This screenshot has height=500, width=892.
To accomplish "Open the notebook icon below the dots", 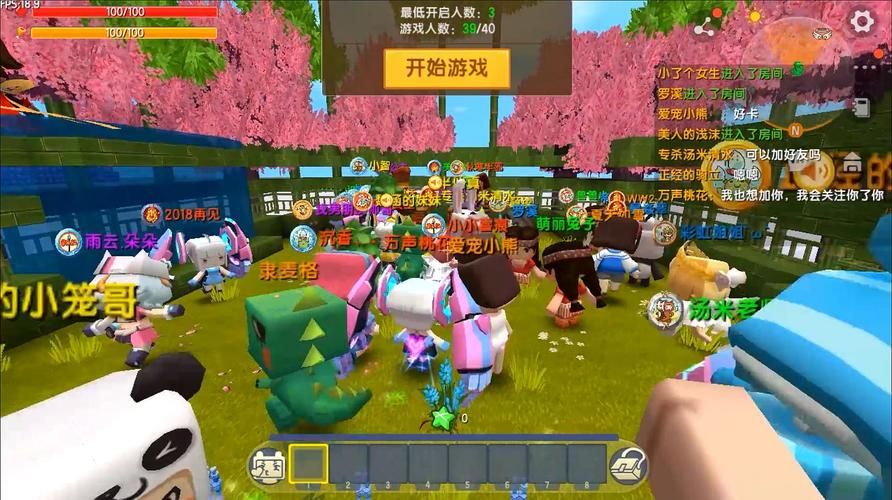I will (859, 105).
